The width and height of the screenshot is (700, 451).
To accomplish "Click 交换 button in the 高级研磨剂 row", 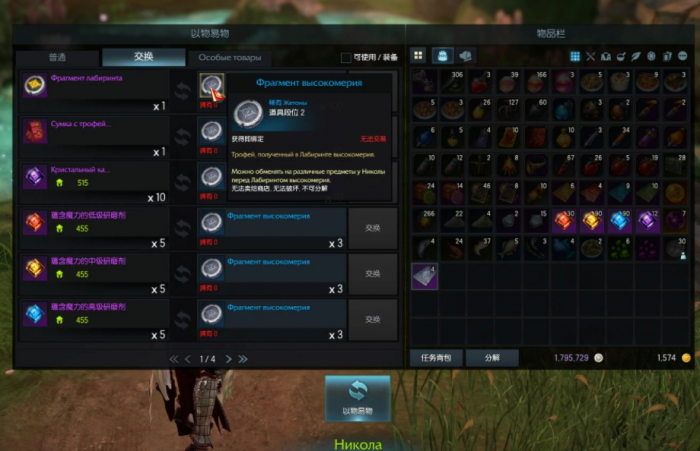I will tap(372, 318).
